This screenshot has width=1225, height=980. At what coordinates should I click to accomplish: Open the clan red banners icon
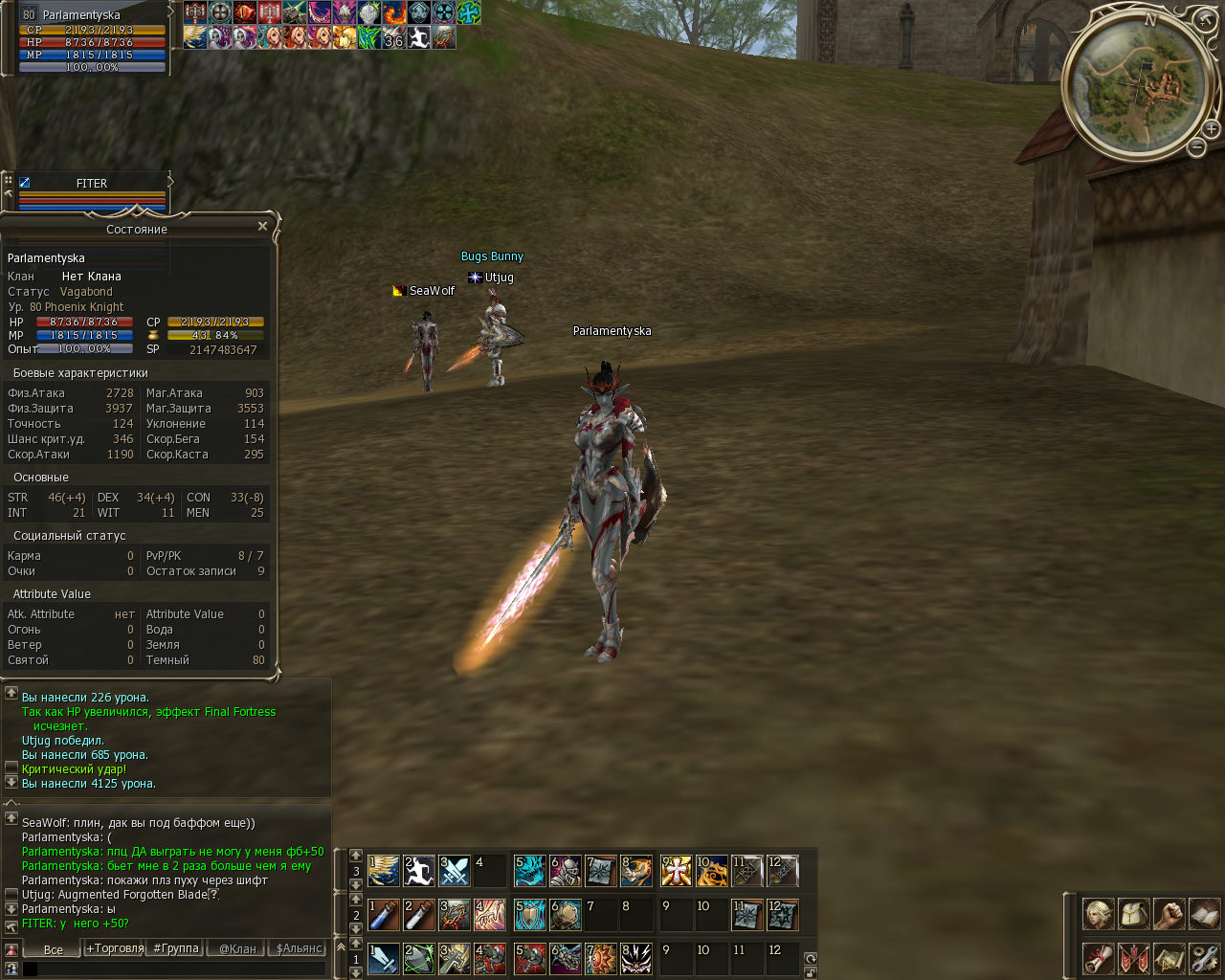[x=1134, y=958]
